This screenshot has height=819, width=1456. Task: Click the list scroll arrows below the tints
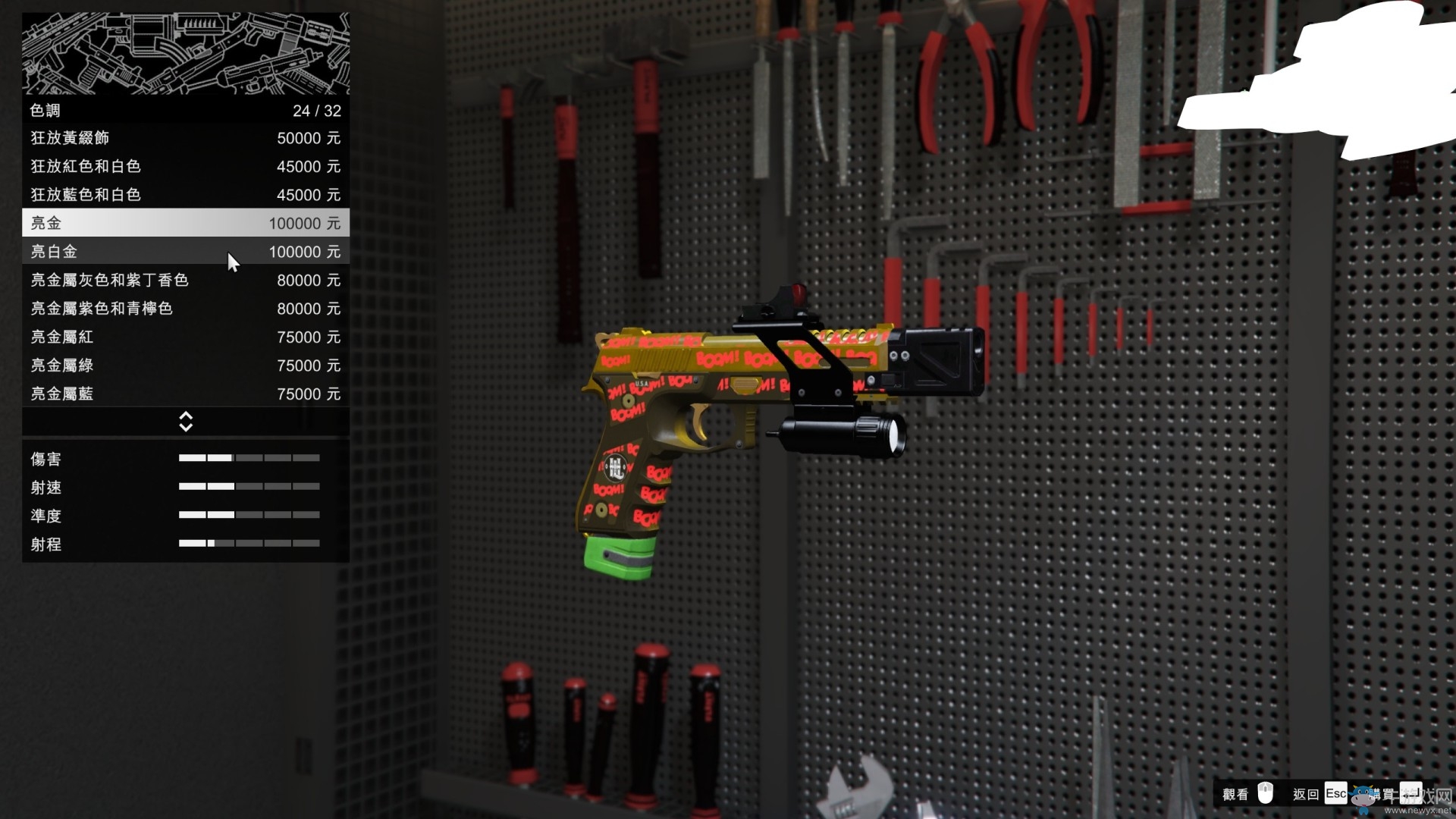[x=186, y=422]
